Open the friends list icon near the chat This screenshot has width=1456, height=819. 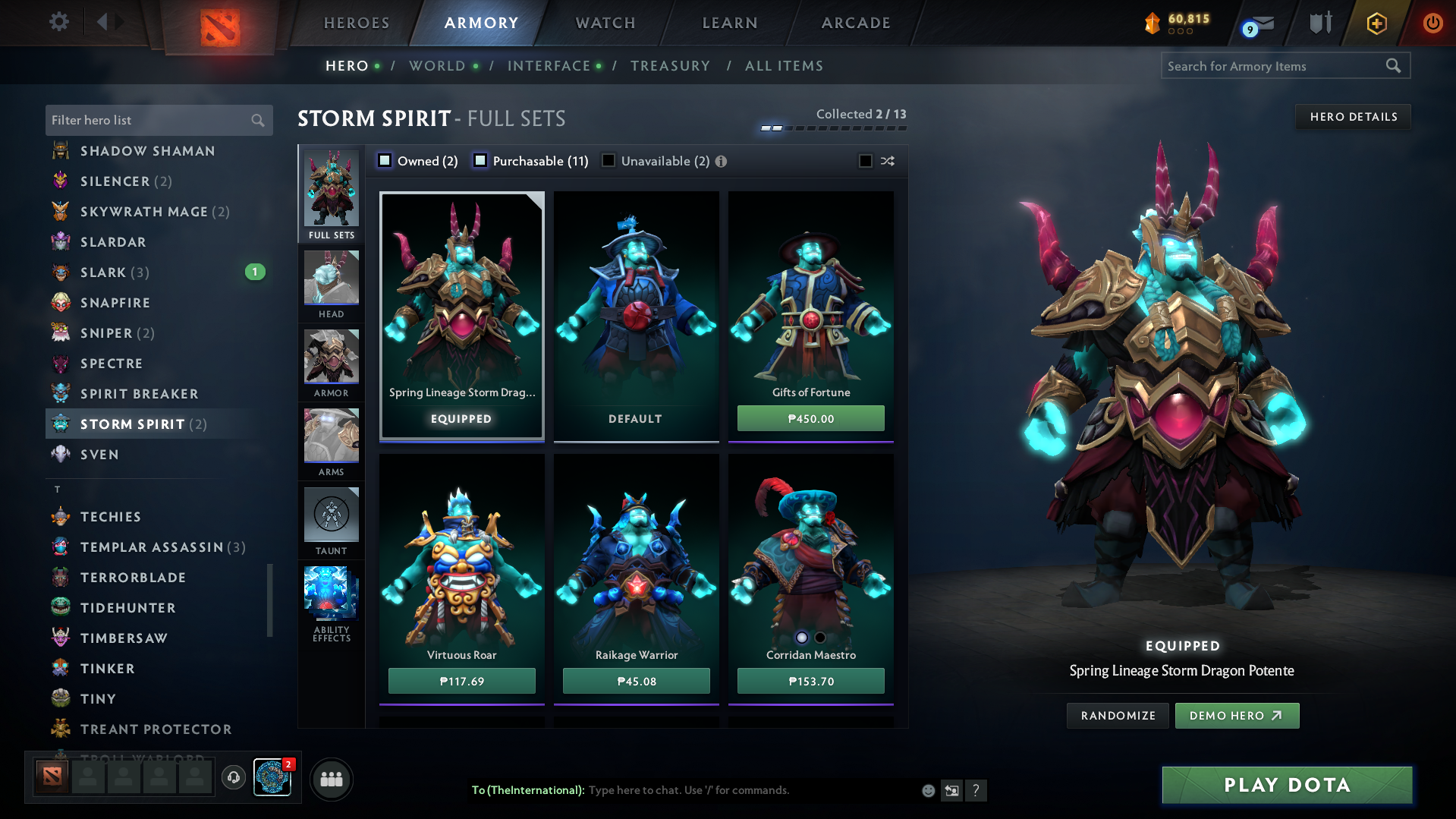(x=331, y=779)
